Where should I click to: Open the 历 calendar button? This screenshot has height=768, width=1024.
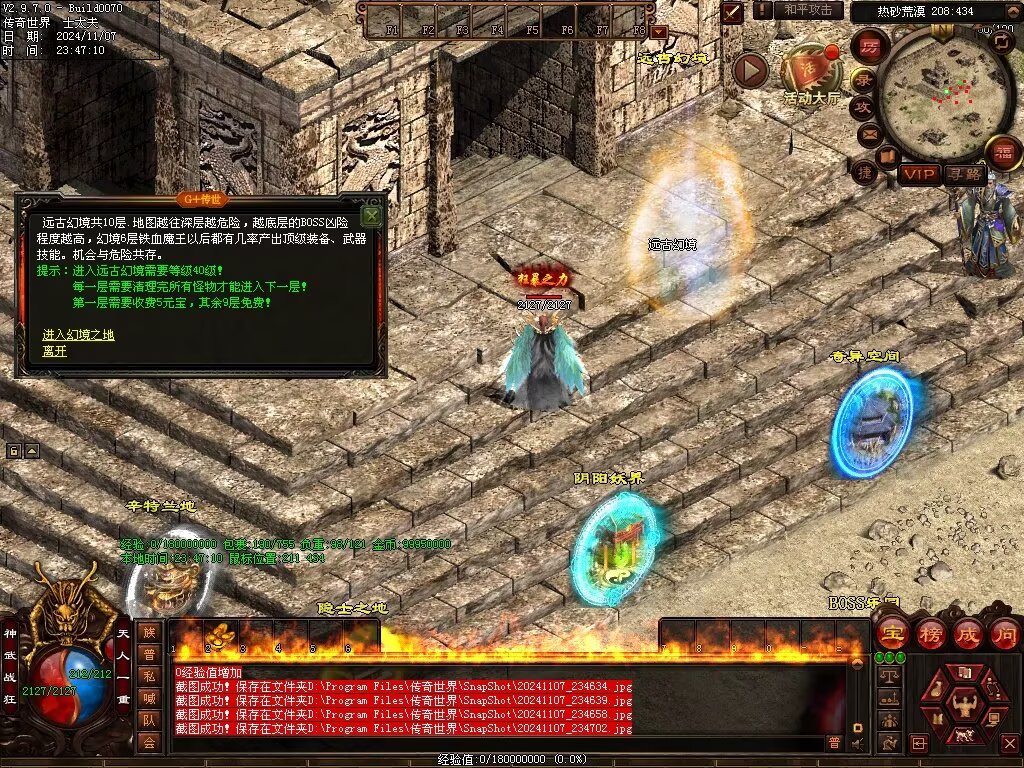pyautogui.click(x=870, y=47)
